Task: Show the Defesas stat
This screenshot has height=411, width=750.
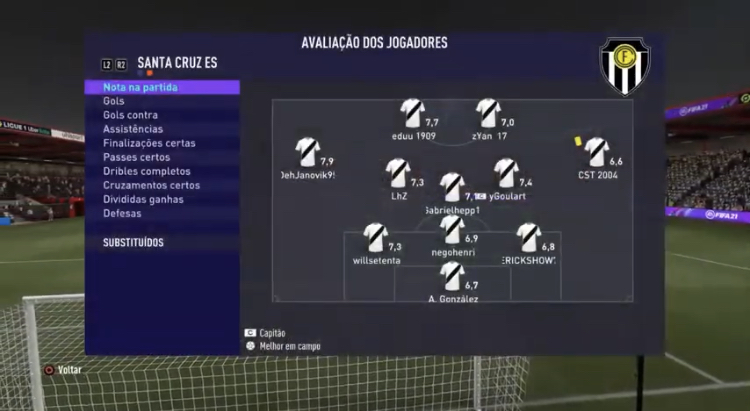Action: tap(122, 213)
